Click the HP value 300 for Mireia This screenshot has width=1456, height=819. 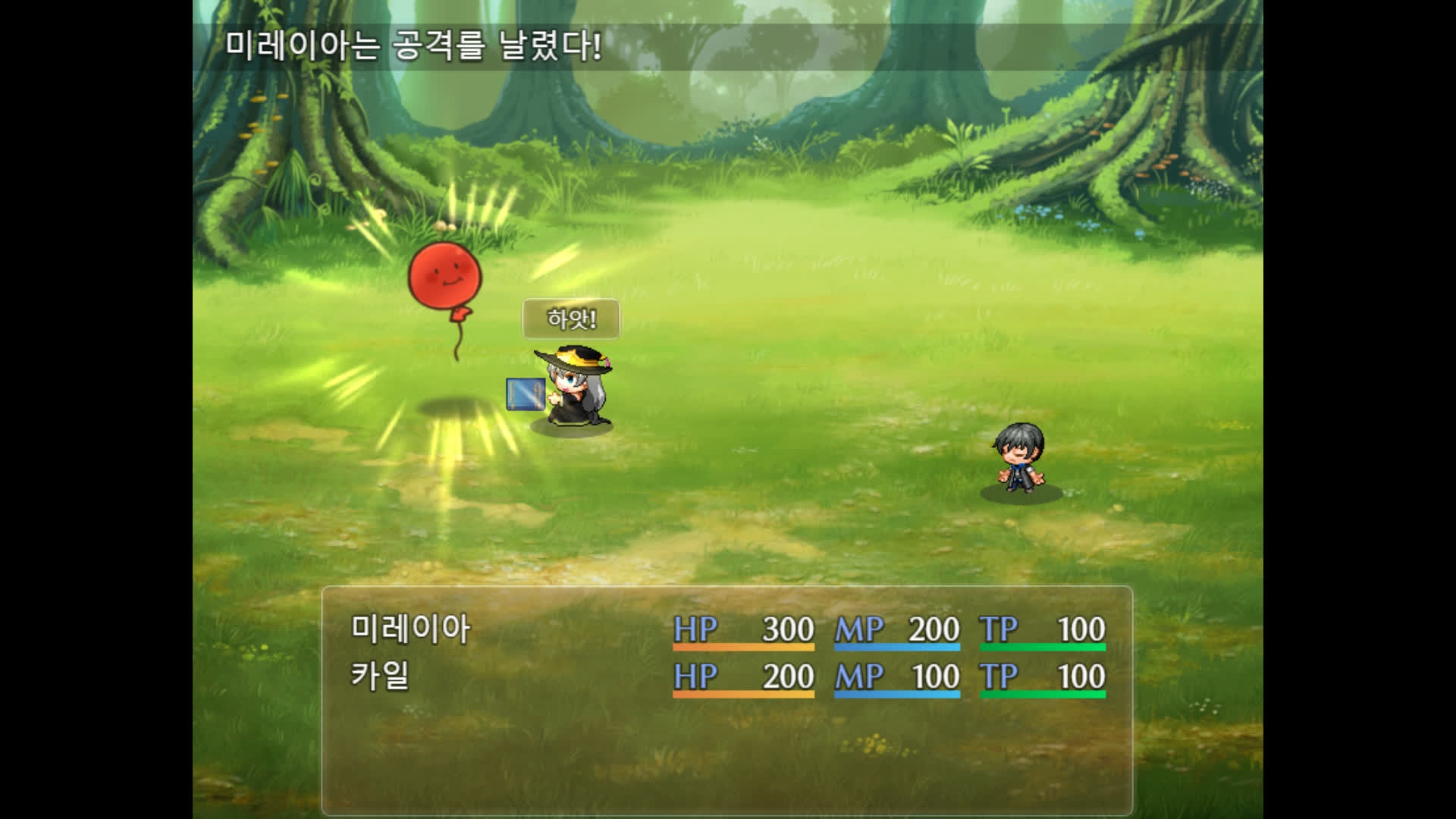tap(789, 629)
